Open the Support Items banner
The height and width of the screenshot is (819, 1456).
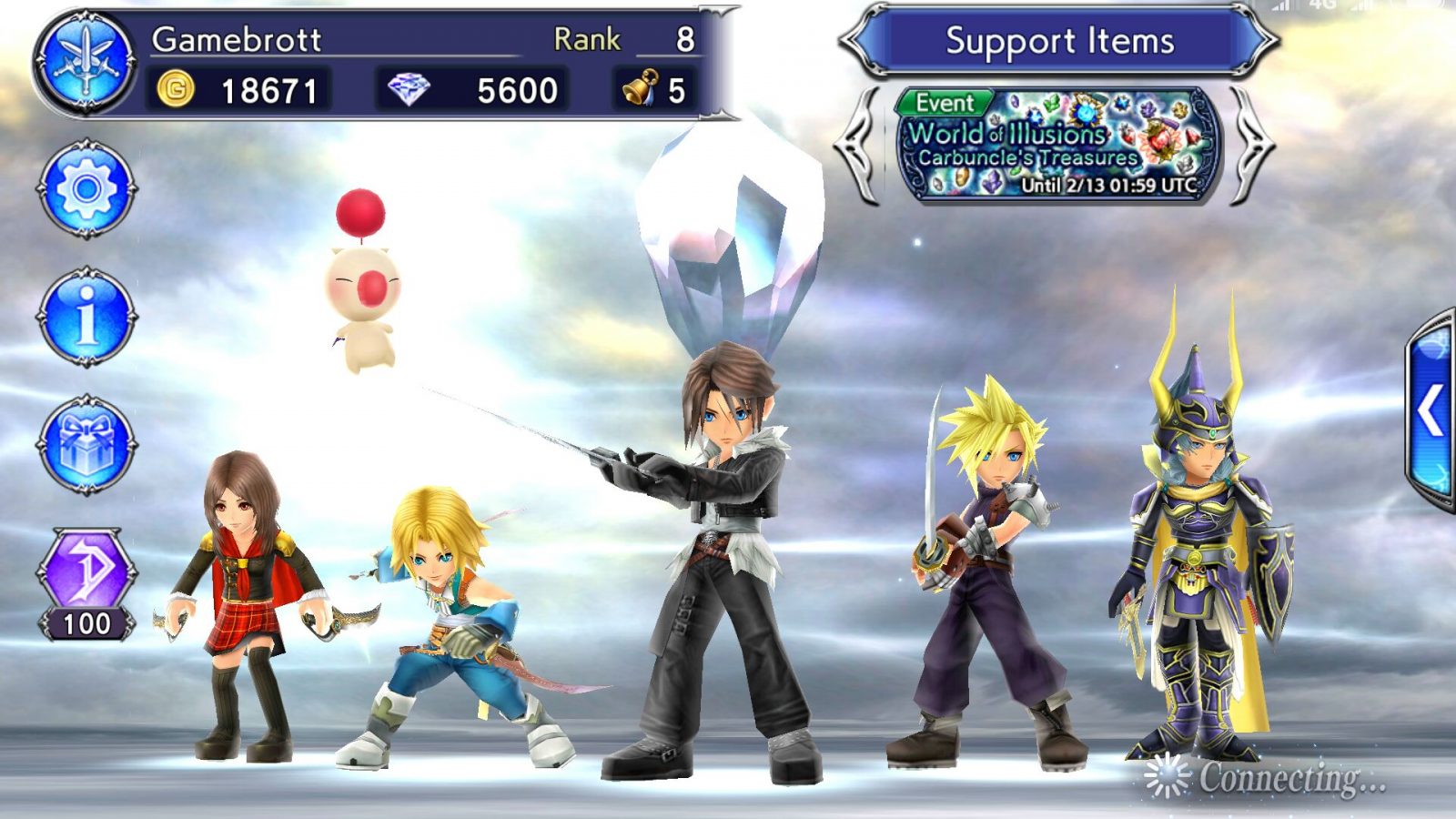(1059, 41)
